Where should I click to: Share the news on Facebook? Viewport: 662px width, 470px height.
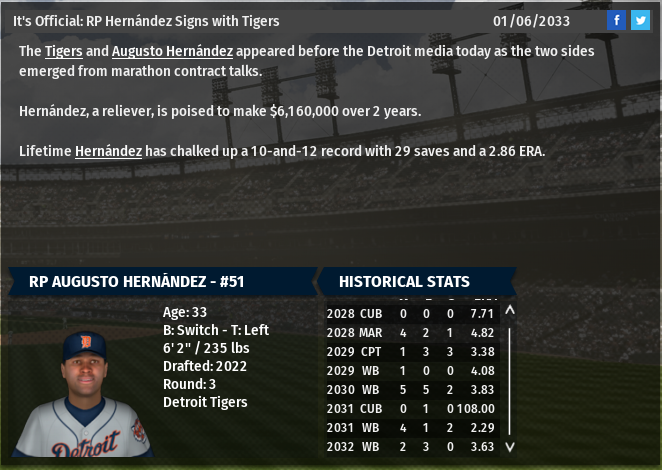(x=617, y=20)
